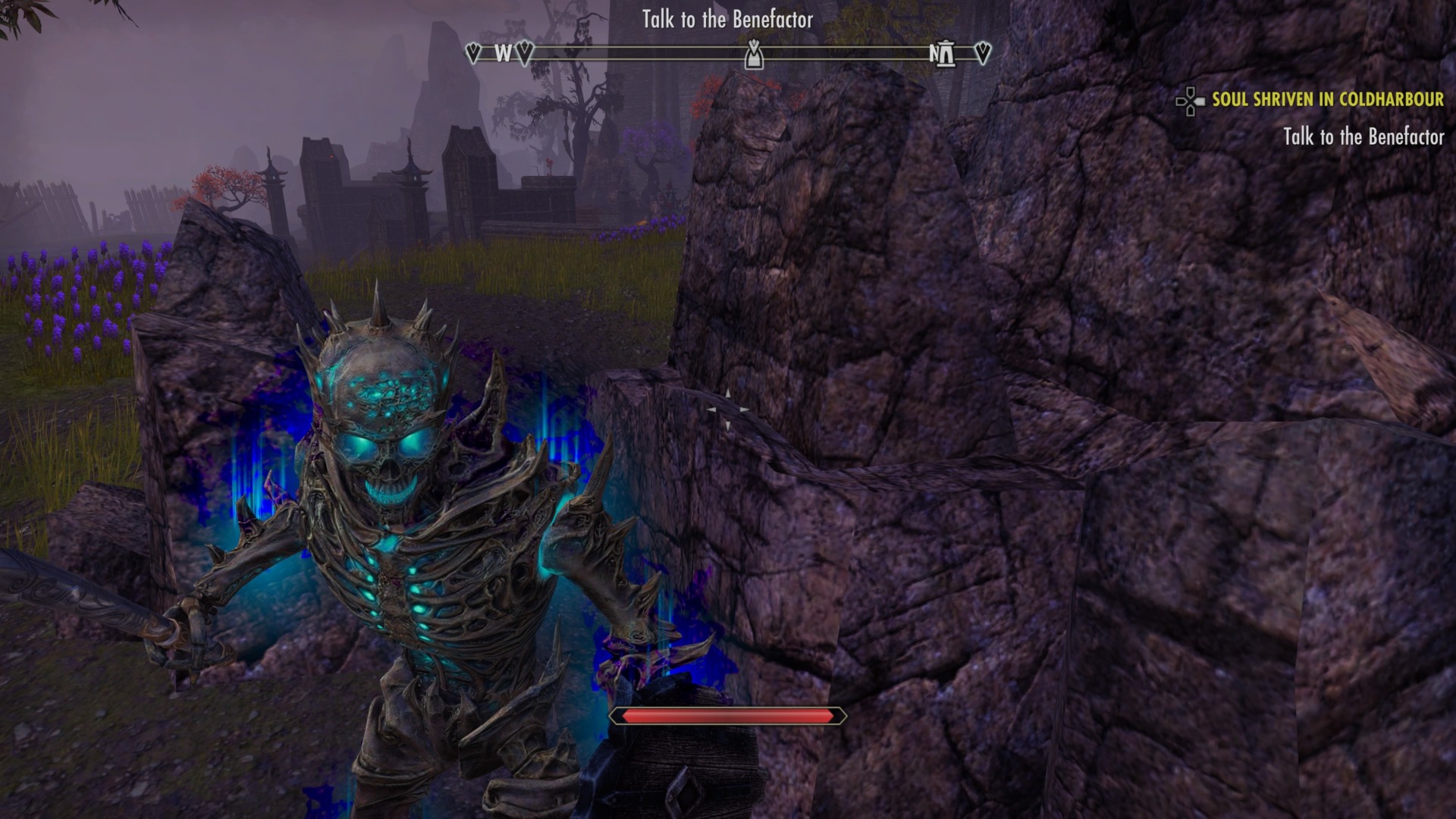Click the skeleton's spiked helmet
Image resolution: width=1456 pixels, height=819 pixels.
coord(379,349)
